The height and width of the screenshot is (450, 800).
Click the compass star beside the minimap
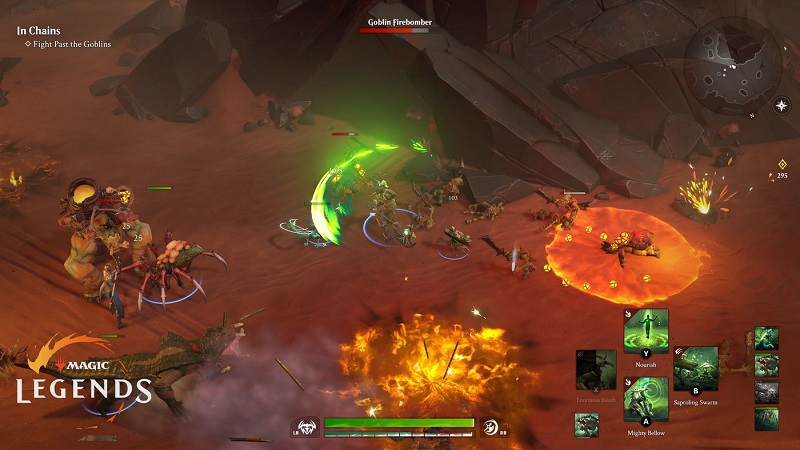pyautogui.click(x=780, y=104)
